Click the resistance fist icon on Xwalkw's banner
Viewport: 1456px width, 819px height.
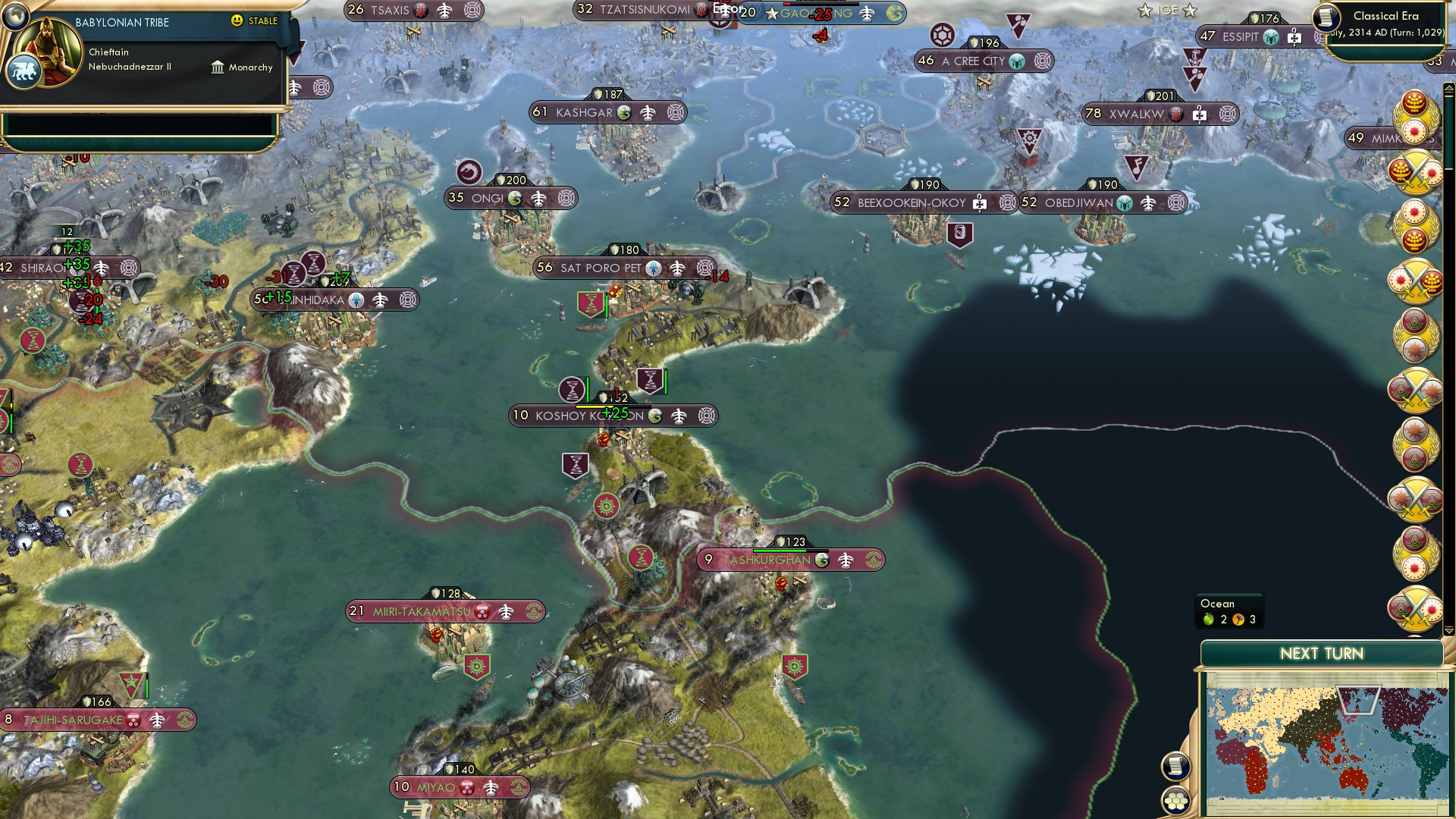1176,115
